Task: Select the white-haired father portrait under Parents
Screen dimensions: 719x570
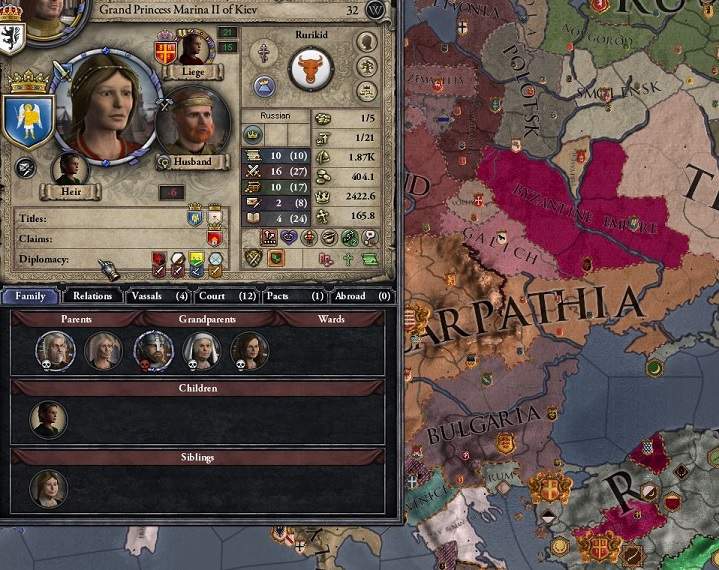Action: coord(56,350)
